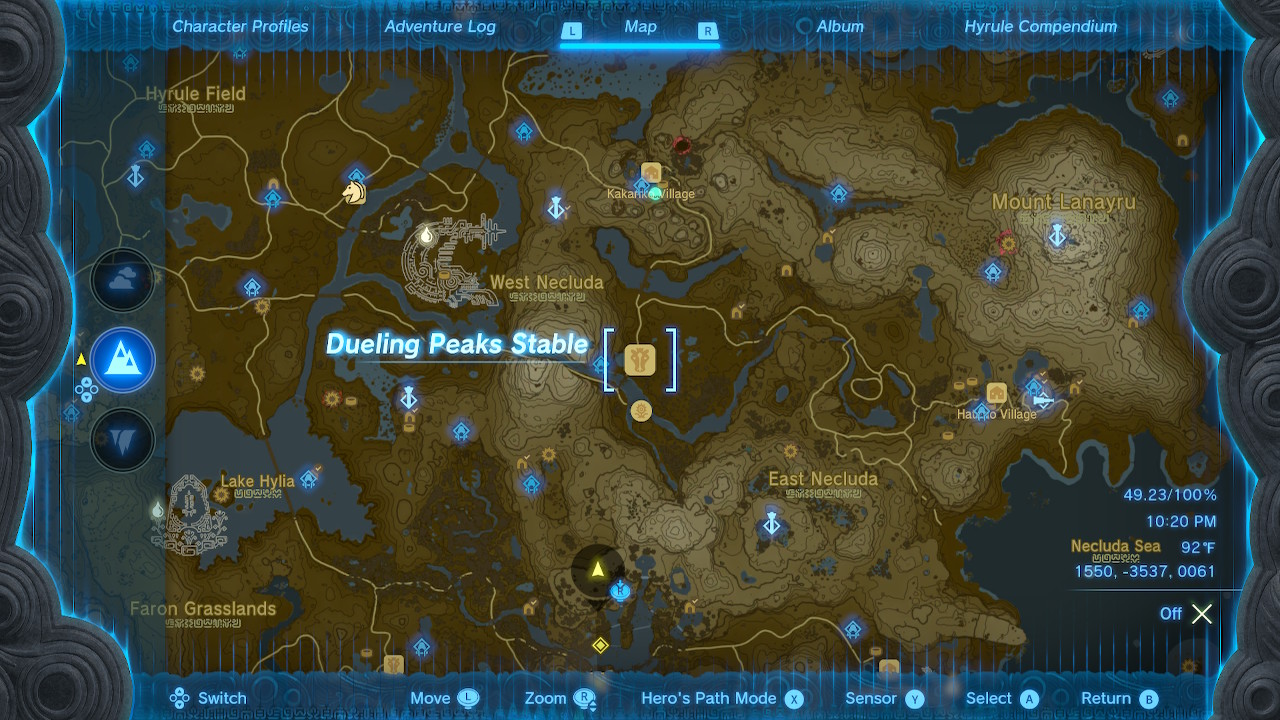Dismiss the Sensor Off indicator
The image size is (1280, 720).
tap(1201, 614)
